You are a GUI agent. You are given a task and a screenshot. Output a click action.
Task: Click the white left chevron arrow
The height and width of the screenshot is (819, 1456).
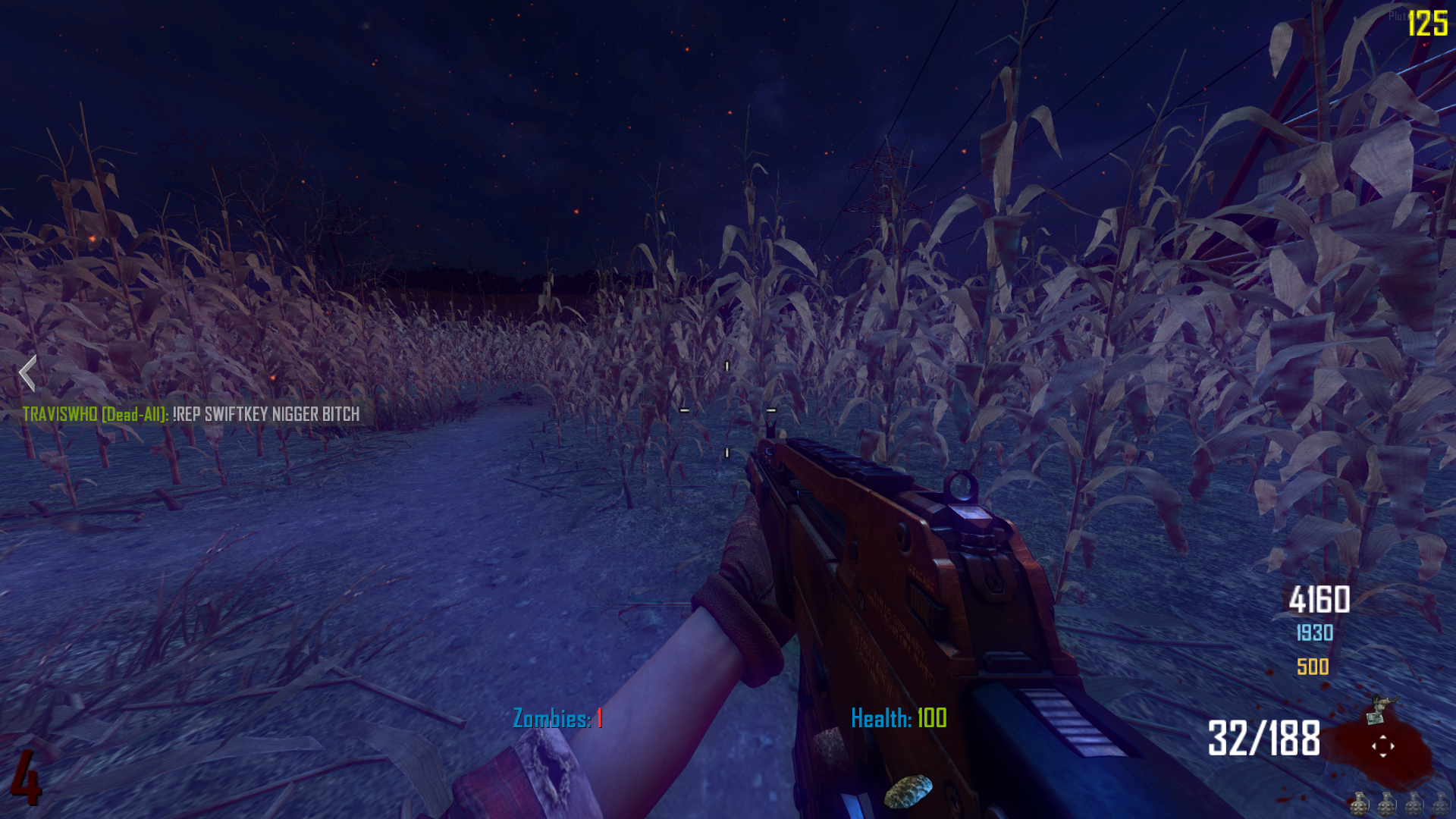click(28, 373)
